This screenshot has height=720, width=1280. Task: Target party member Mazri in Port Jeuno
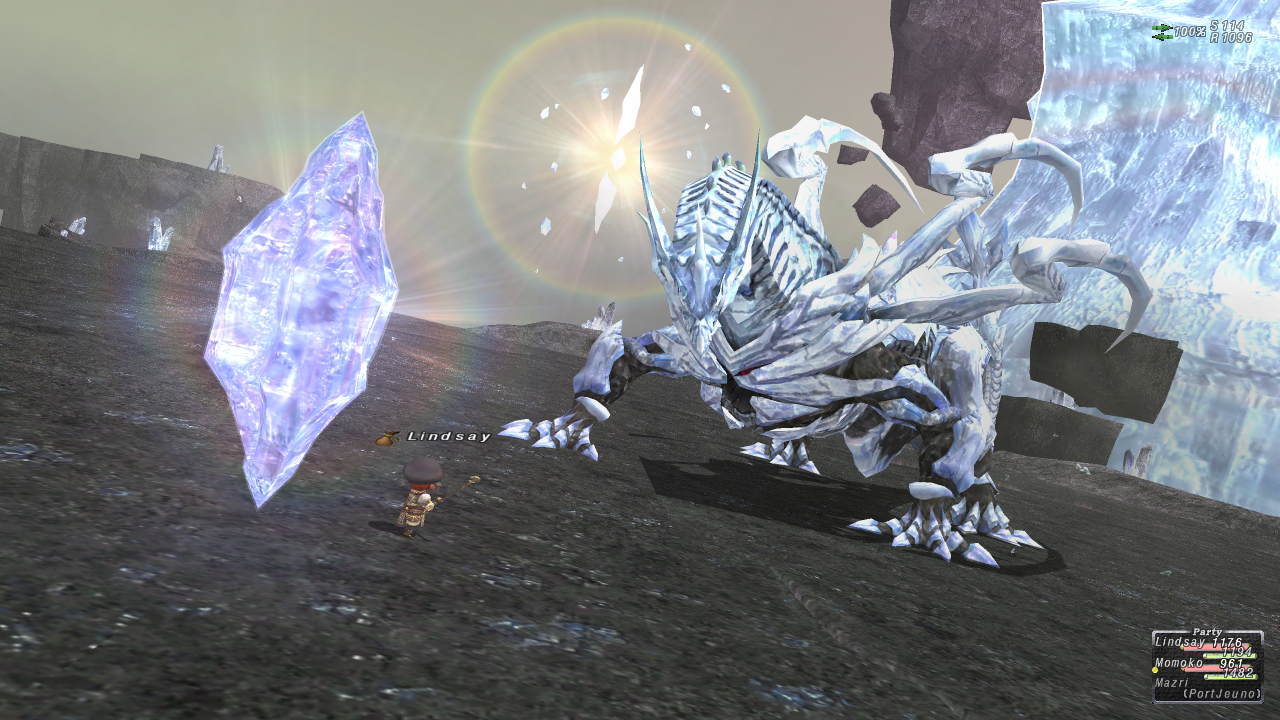(1174, 682)
